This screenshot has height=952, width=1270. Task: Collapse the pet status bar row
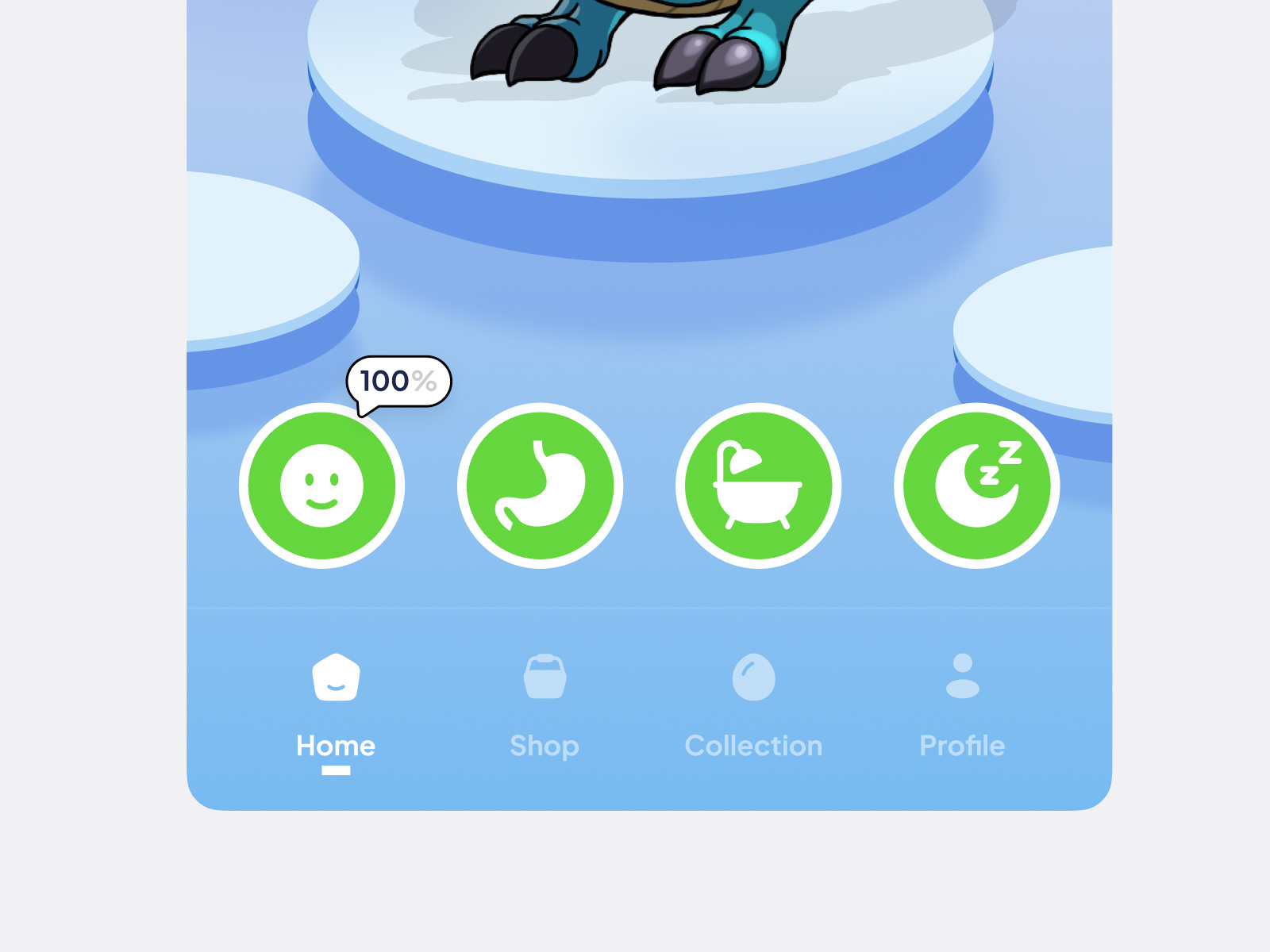648,486
